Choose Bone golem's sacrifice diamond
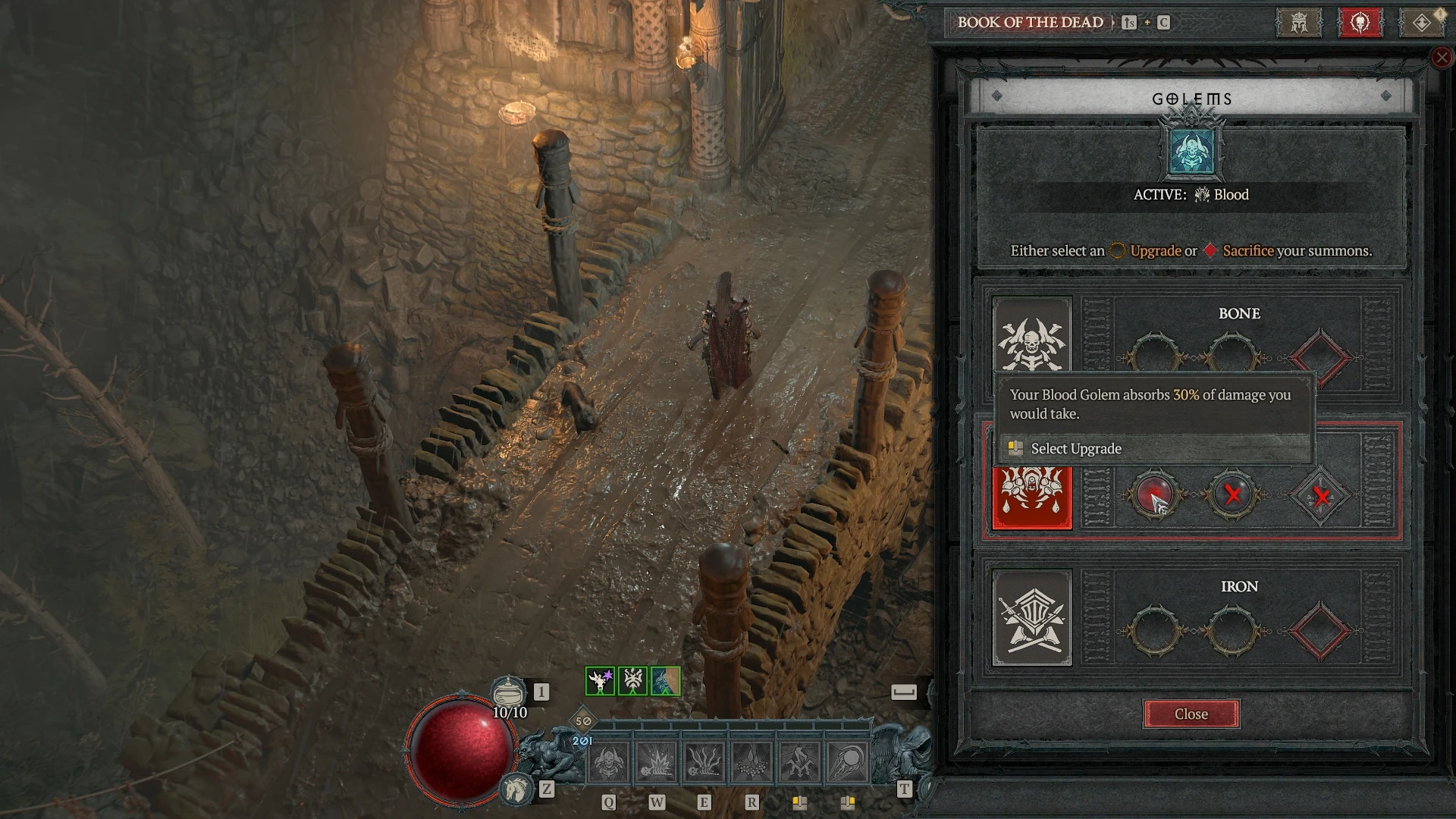The width and height of the screenshot is (1456, 819). (1320, 357)
